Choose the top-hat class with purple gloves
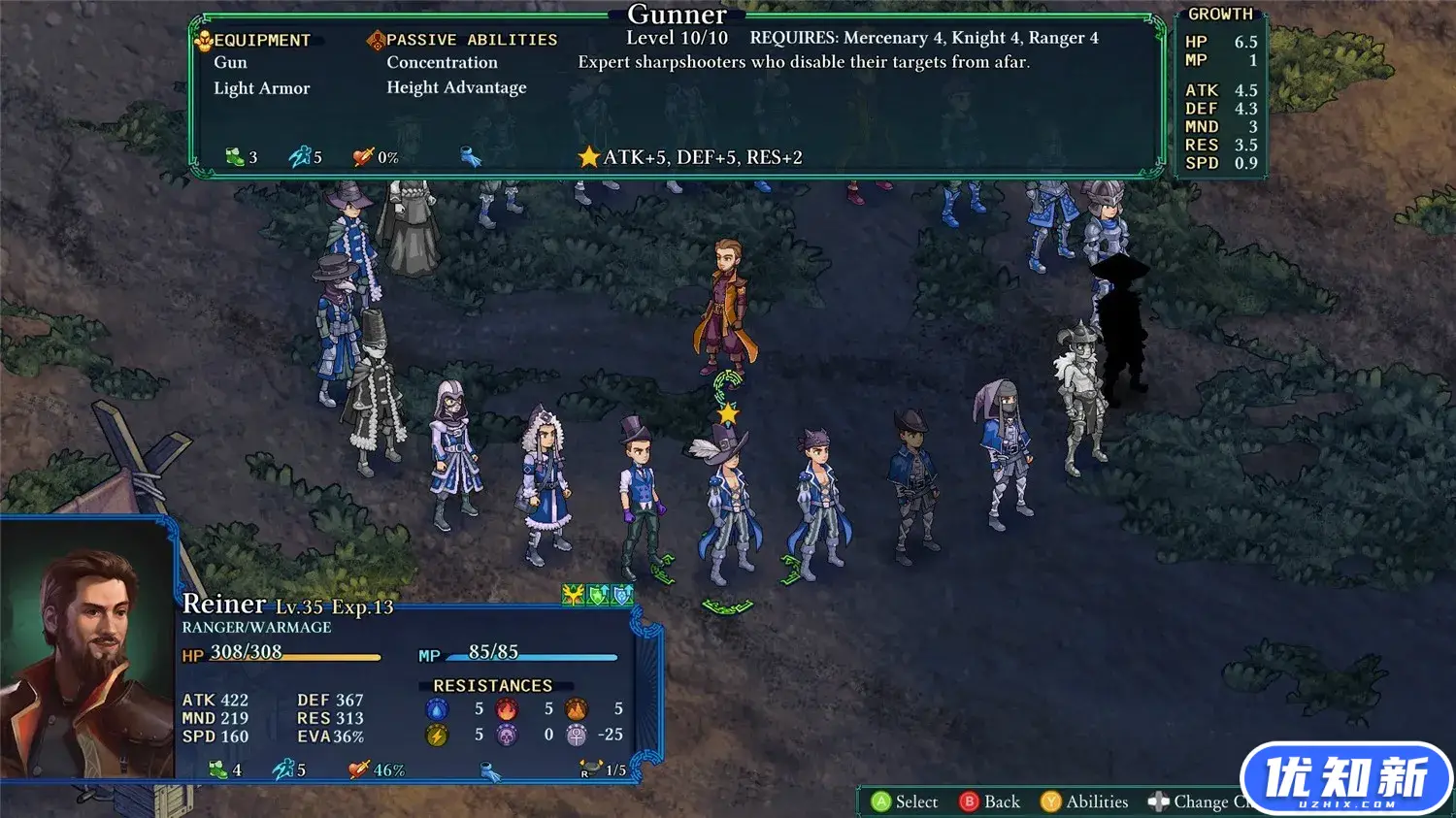This screenshot has width=1456, height=818. pos(641,495)
